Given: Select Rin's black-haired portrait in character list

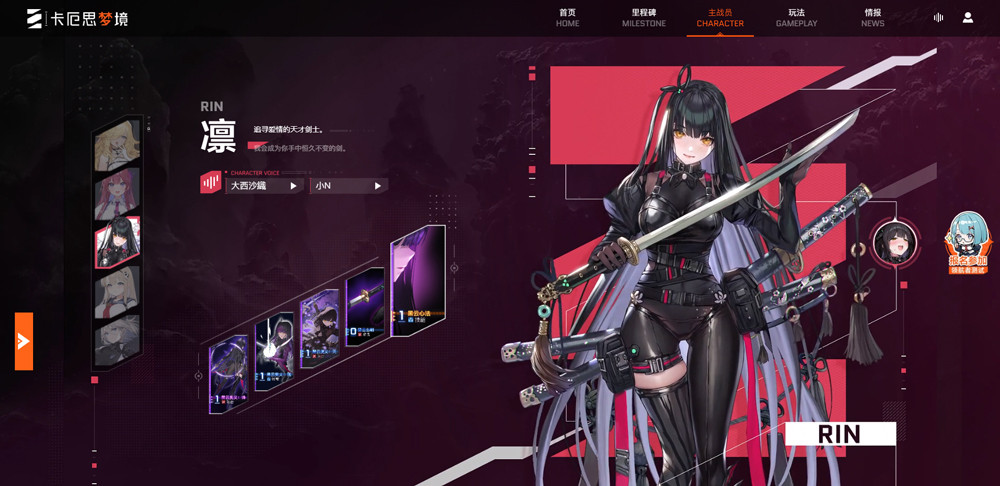Looking at the screenshot, I should point(117,242).
